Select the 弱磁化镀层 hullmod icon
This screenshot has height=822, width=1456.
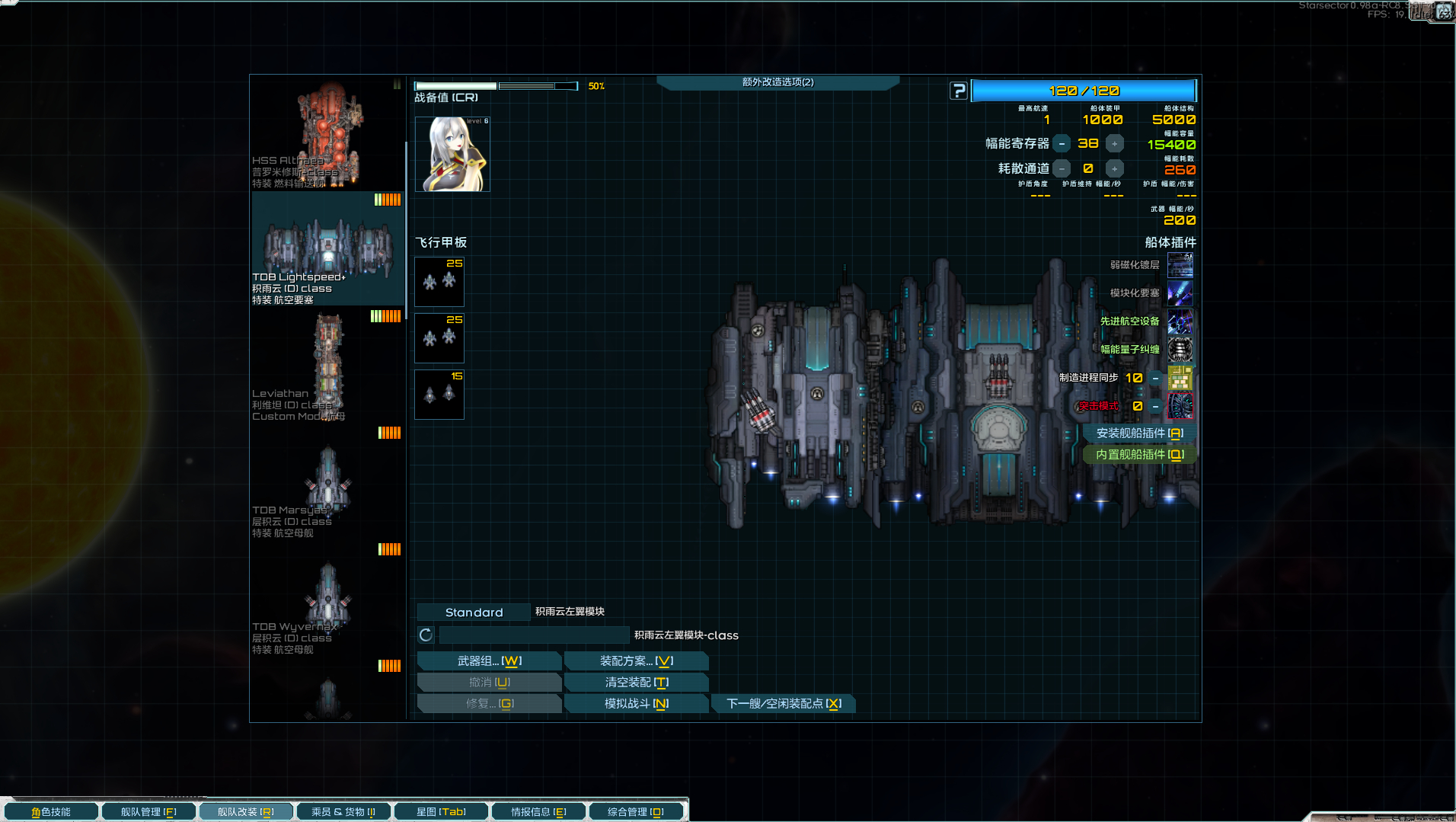1180,265
